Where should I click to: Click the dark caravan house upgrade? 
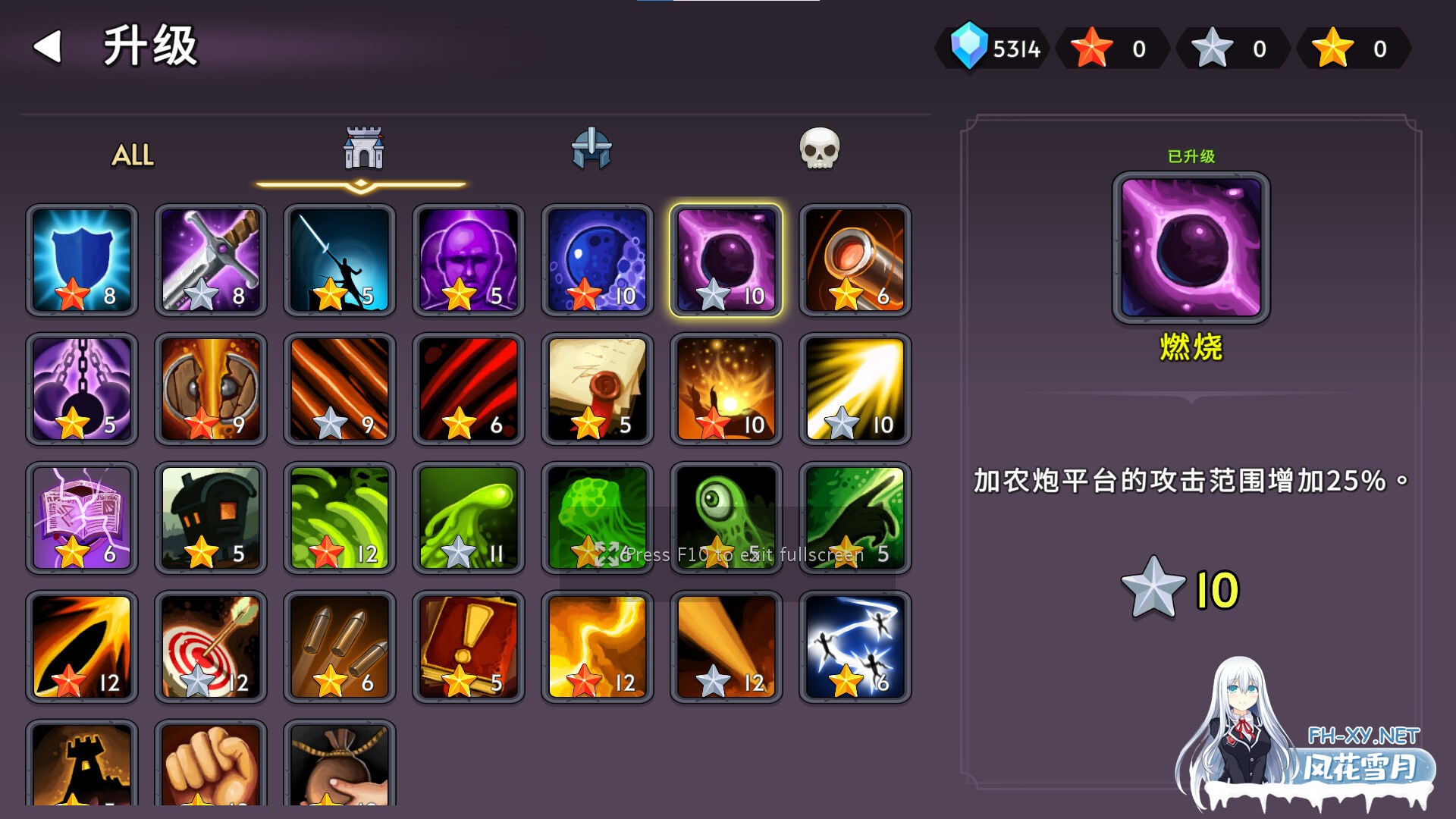pos(210,518)
